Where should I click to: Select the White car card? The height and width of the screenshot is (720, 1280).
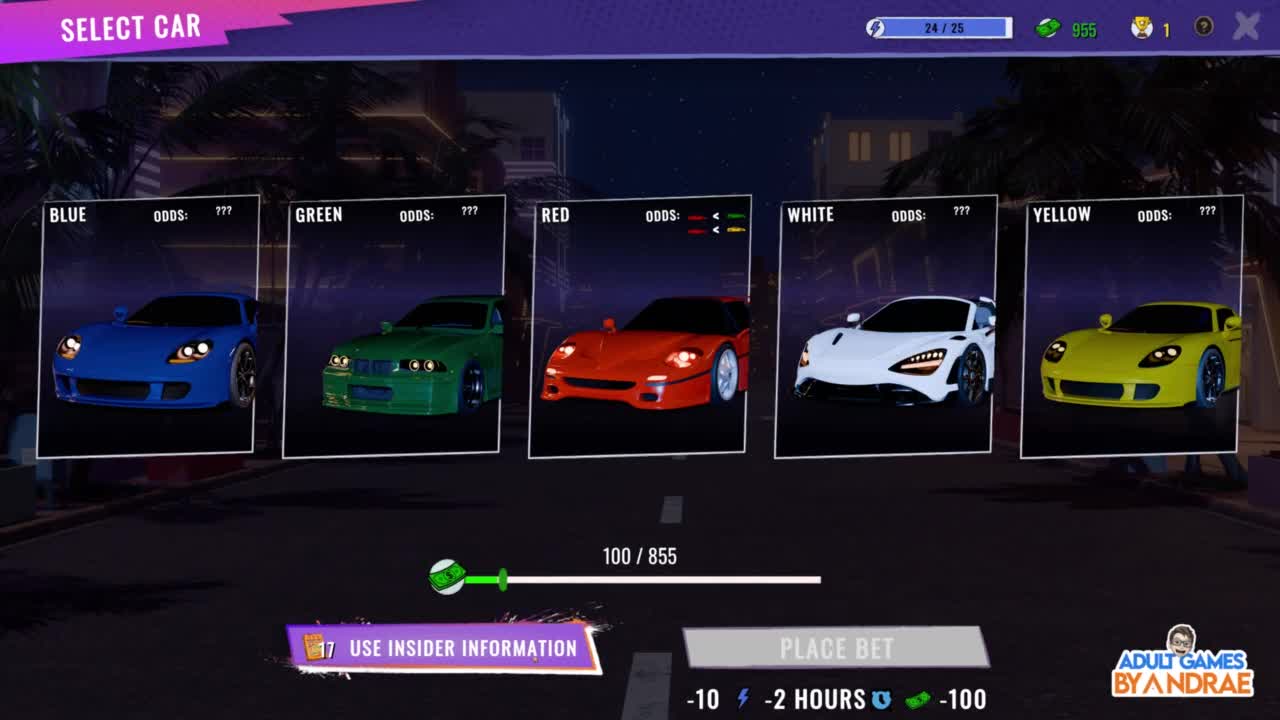(886, 326)
